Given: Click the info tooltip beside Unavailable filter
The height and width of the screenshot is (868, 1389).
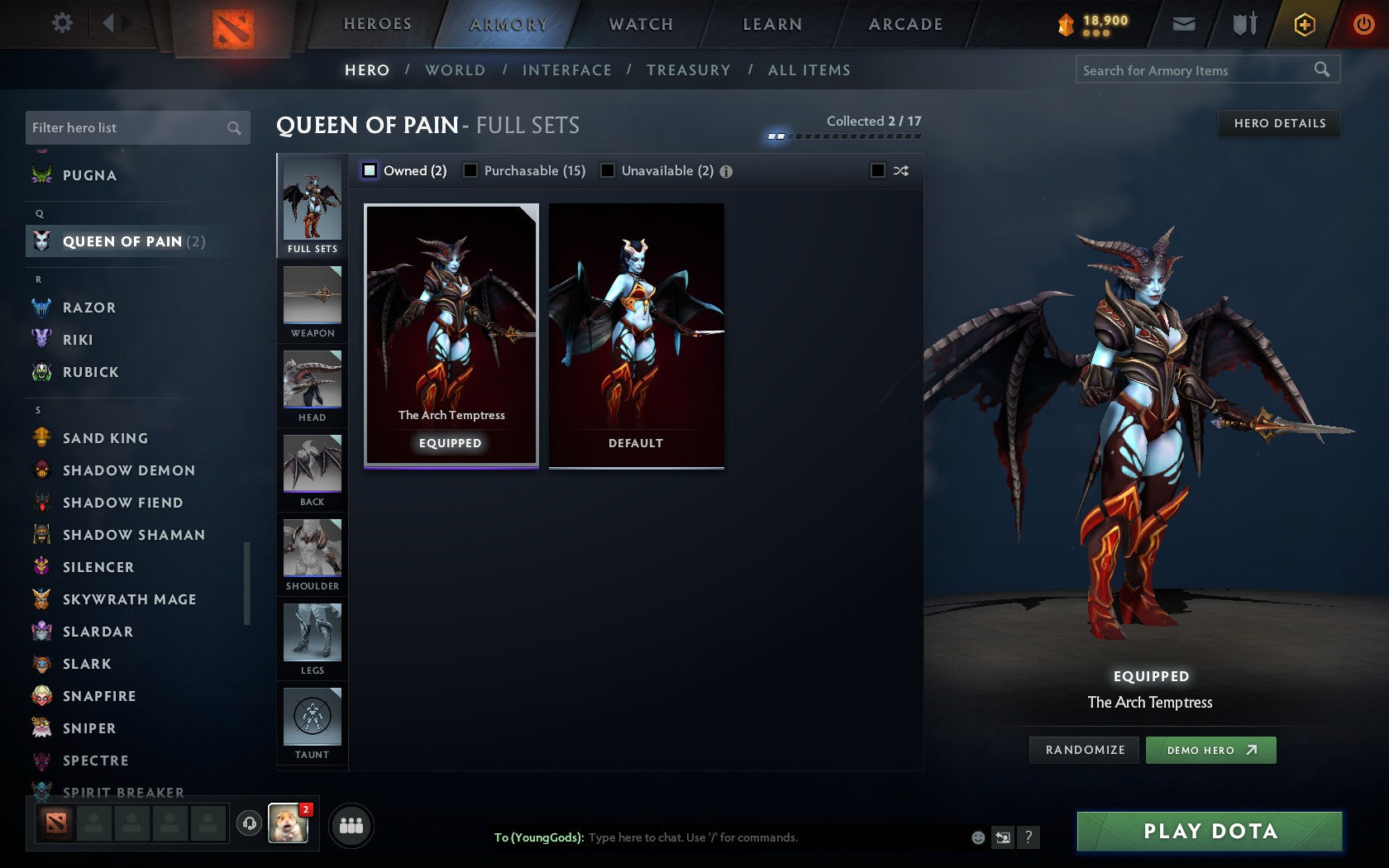Looking at the screenshot, I should click(725, 170).
